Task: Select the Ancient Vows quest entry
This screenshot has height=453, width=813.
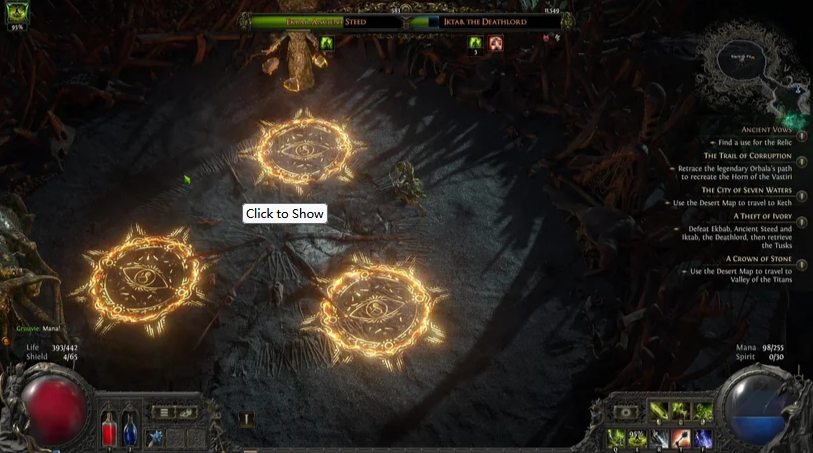Action: tap(766, 130)
